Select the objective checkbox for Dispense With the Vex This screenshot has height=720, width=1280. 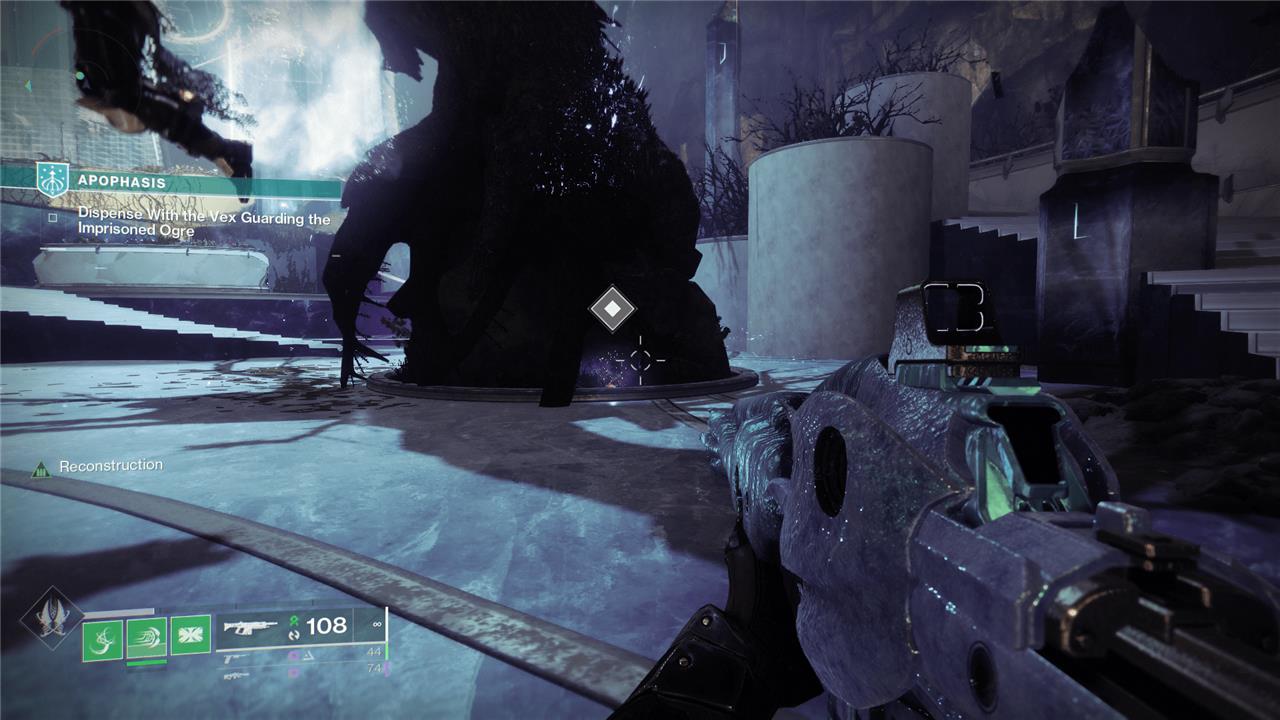coord(53,217)
